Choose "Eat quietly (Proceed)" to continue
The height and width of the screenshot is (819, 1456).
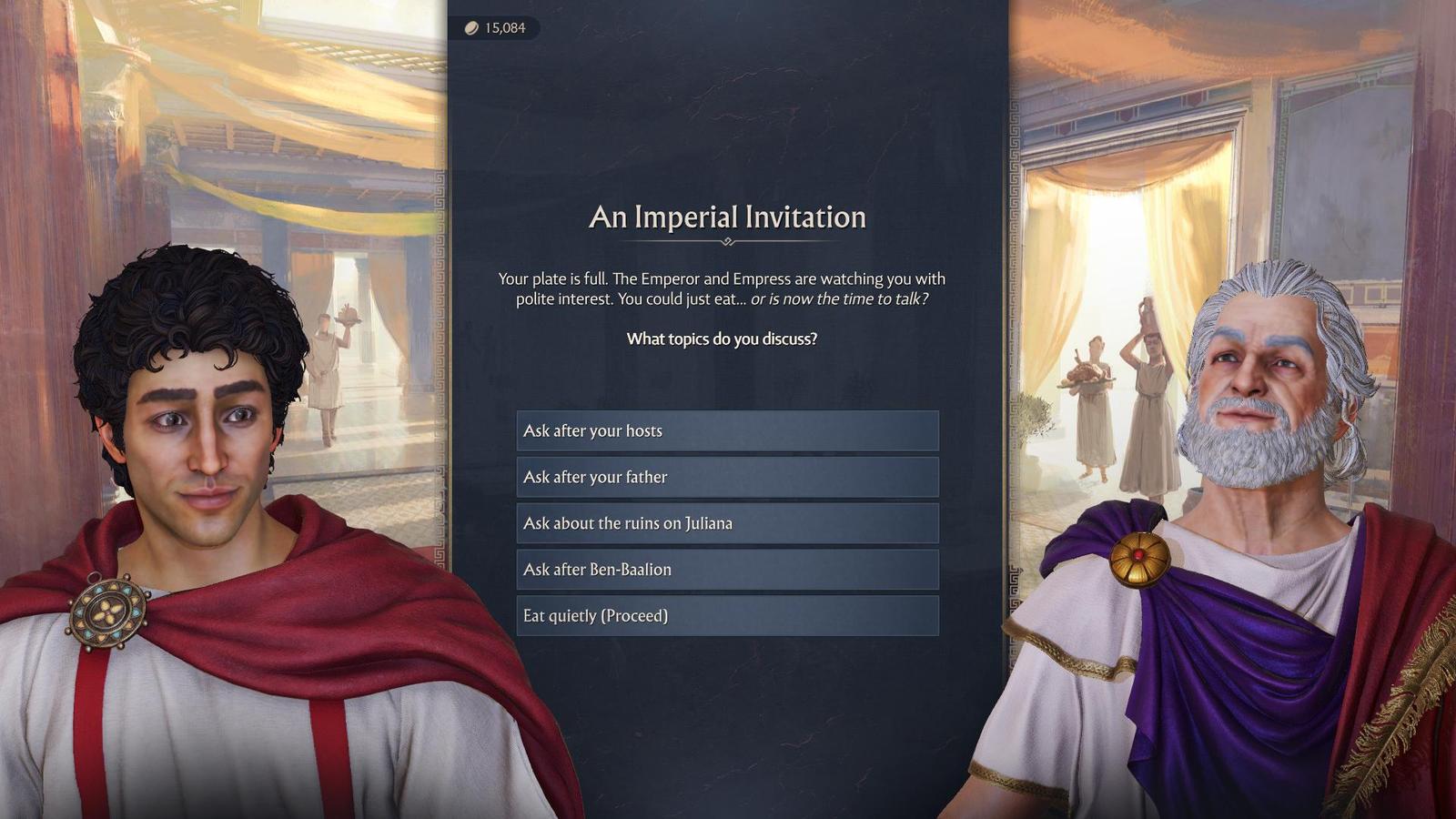pyautogui.click(x=726, y=615)
